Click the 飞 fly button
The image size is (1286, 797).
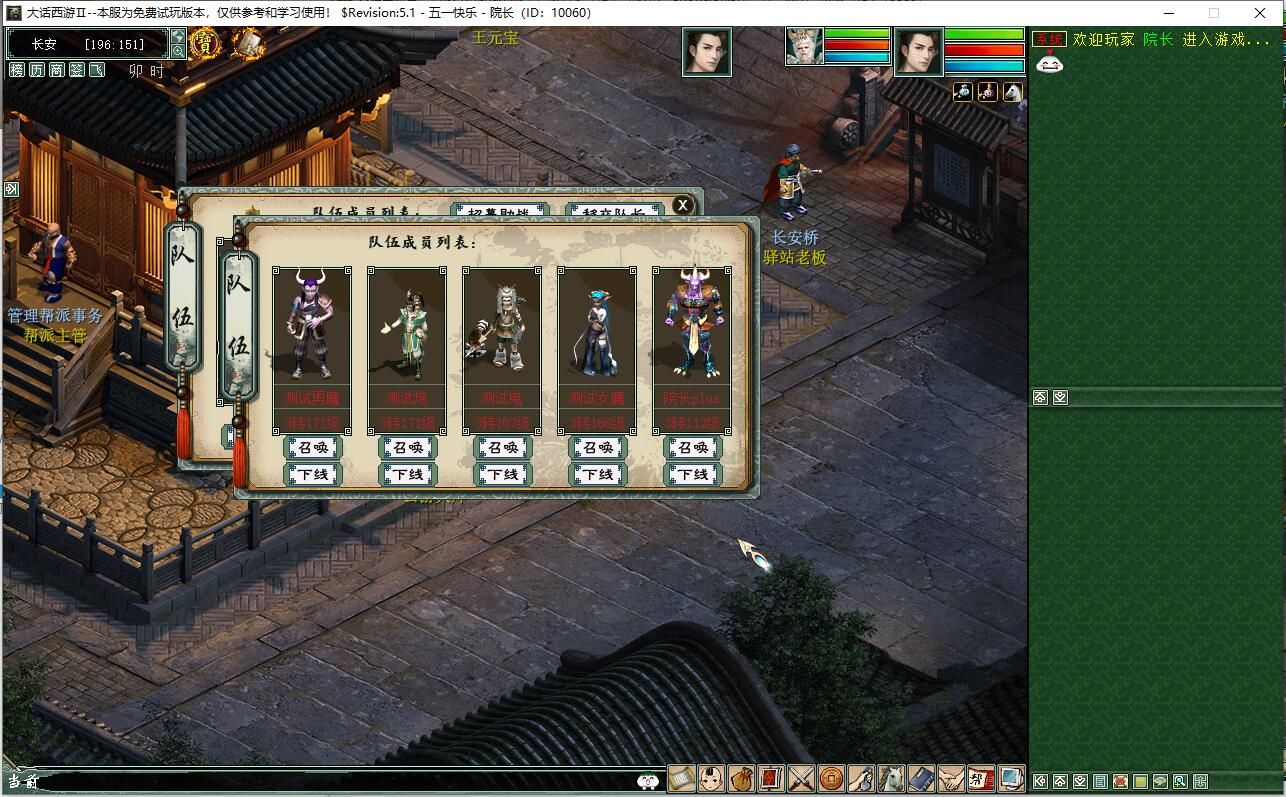[97, 70]
